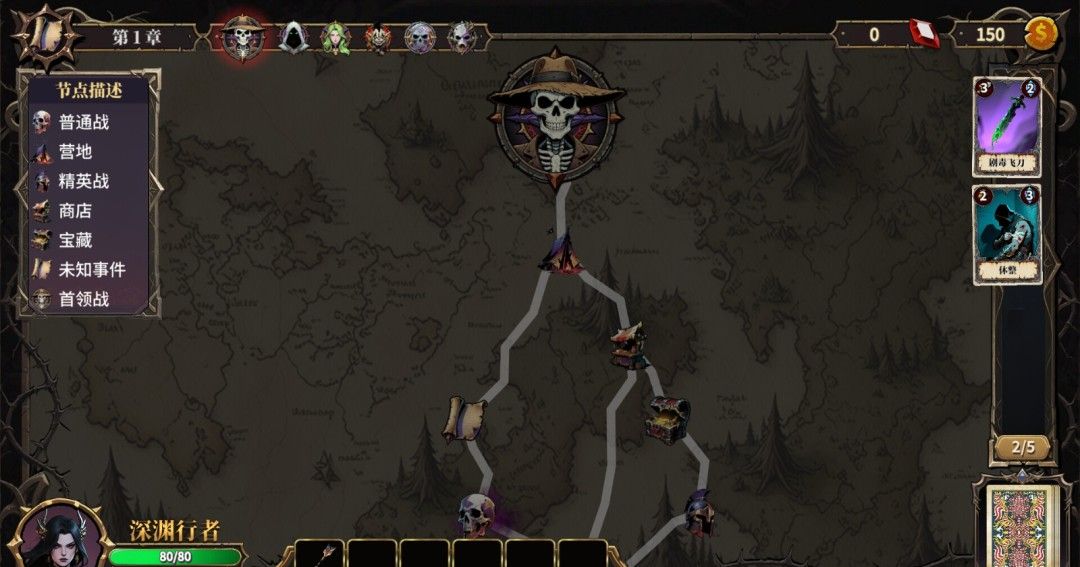
Task: Enter the shop node on the map
Action: click(x=630, y=346)
